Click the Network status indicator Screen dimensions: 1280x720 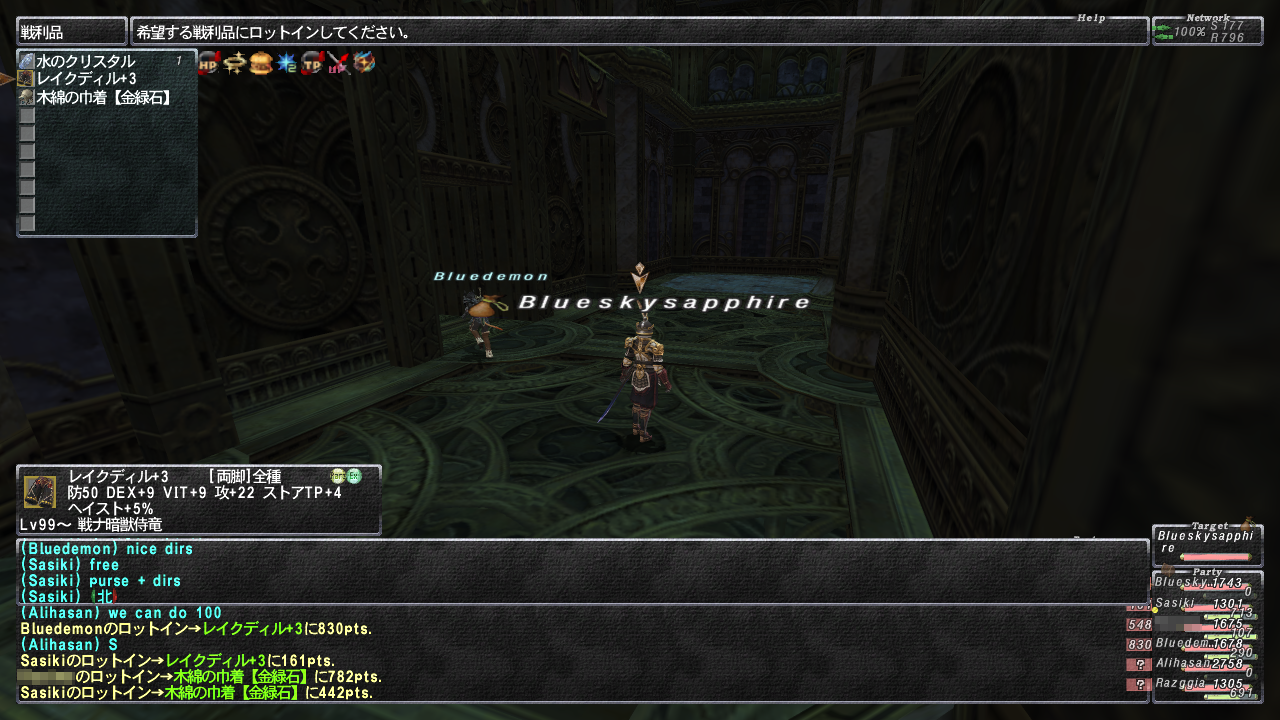coord(1207,31)
